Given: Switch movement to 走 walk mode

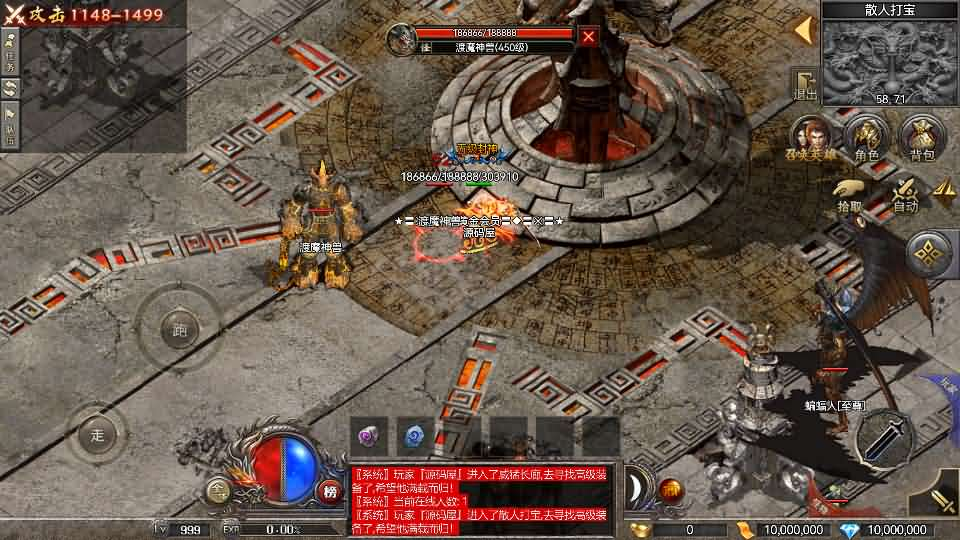Looking at the screenshot, I should pyautogui.click(x=97, y=435).
